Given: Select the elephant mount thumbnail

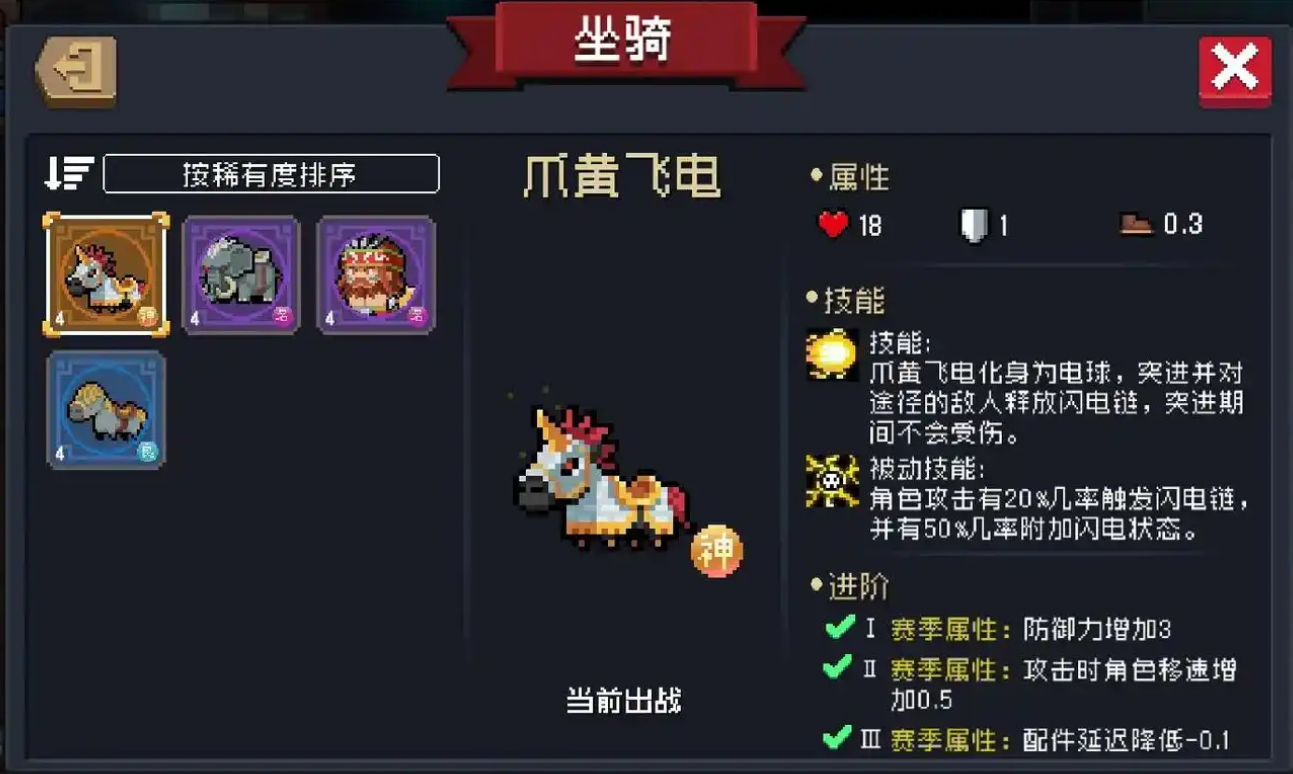Looking at the screenshot, I should click(x=240, y=271).
